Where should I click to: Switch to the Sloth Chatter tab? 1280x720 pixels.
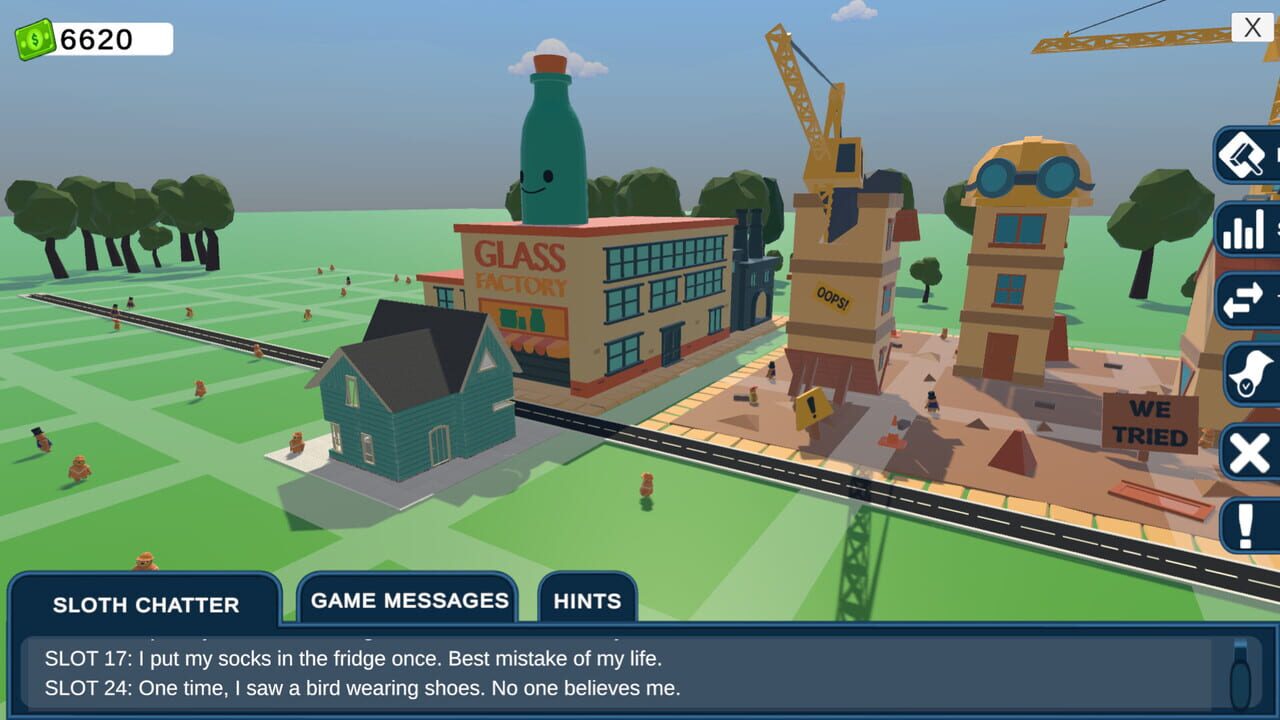(146, 604)
